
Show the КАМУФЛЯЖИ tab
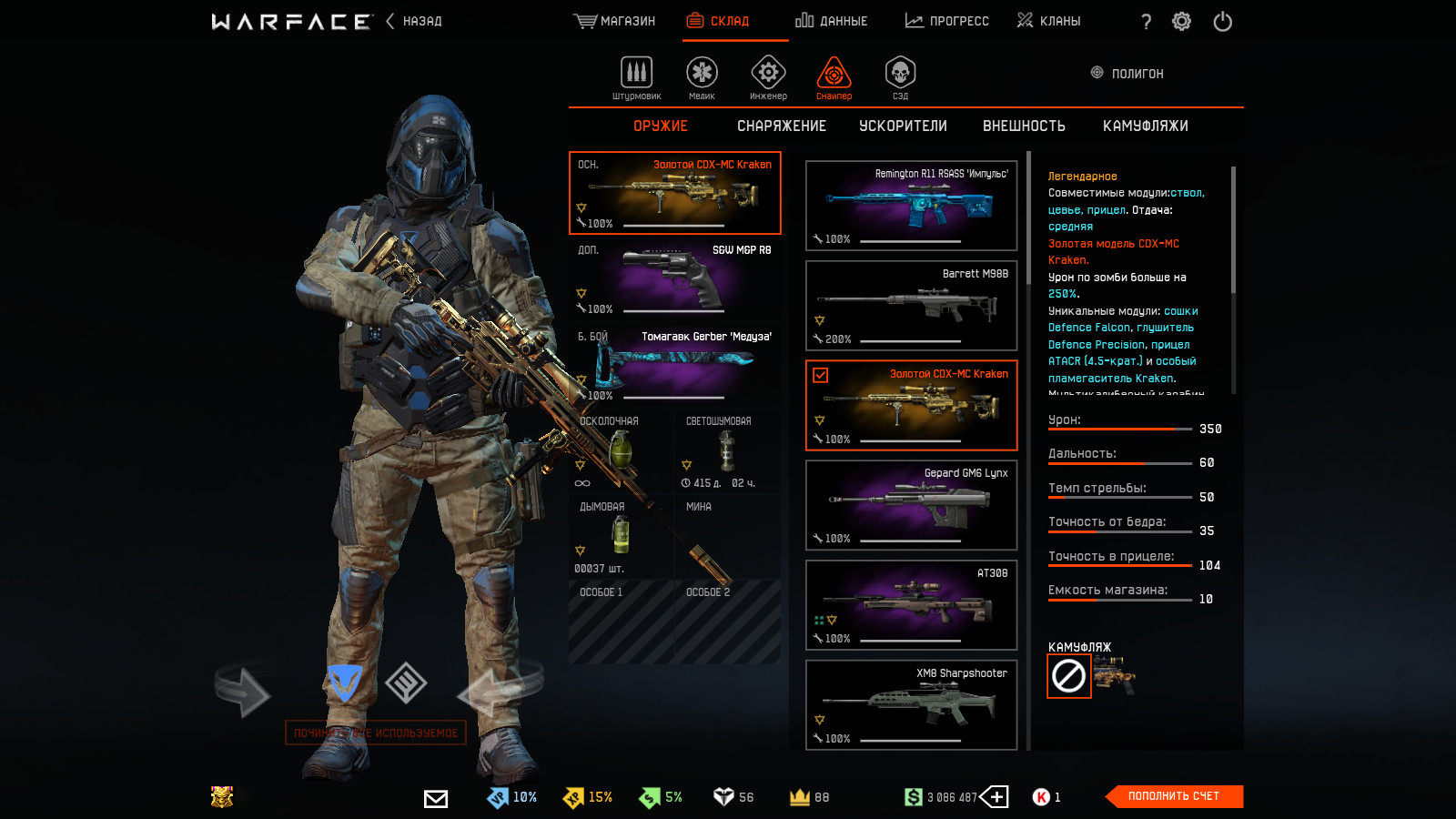(1145, 126)
